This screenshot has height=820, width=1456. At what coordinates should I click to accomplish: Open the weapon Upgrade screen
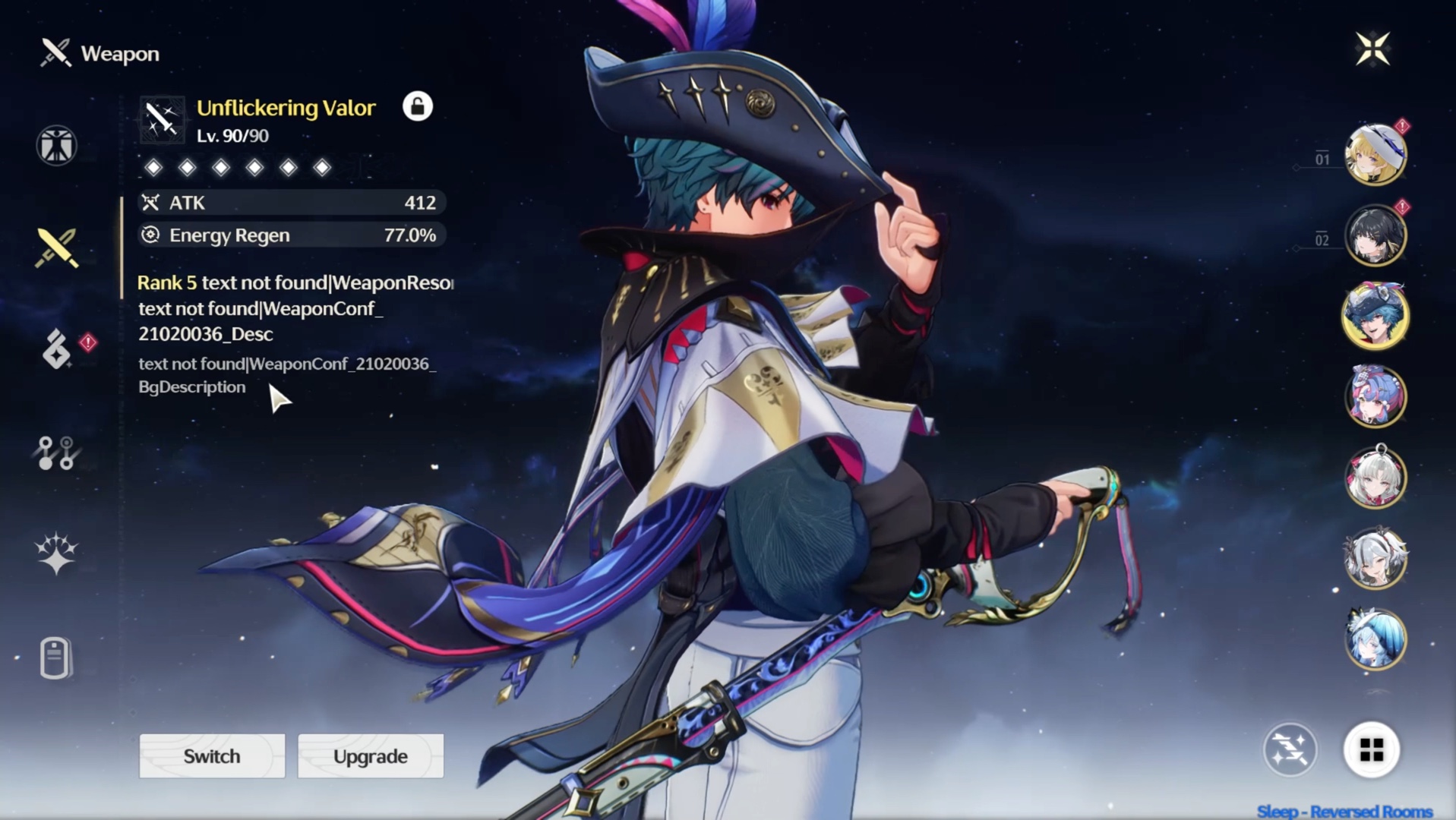[x=371, y=756]
